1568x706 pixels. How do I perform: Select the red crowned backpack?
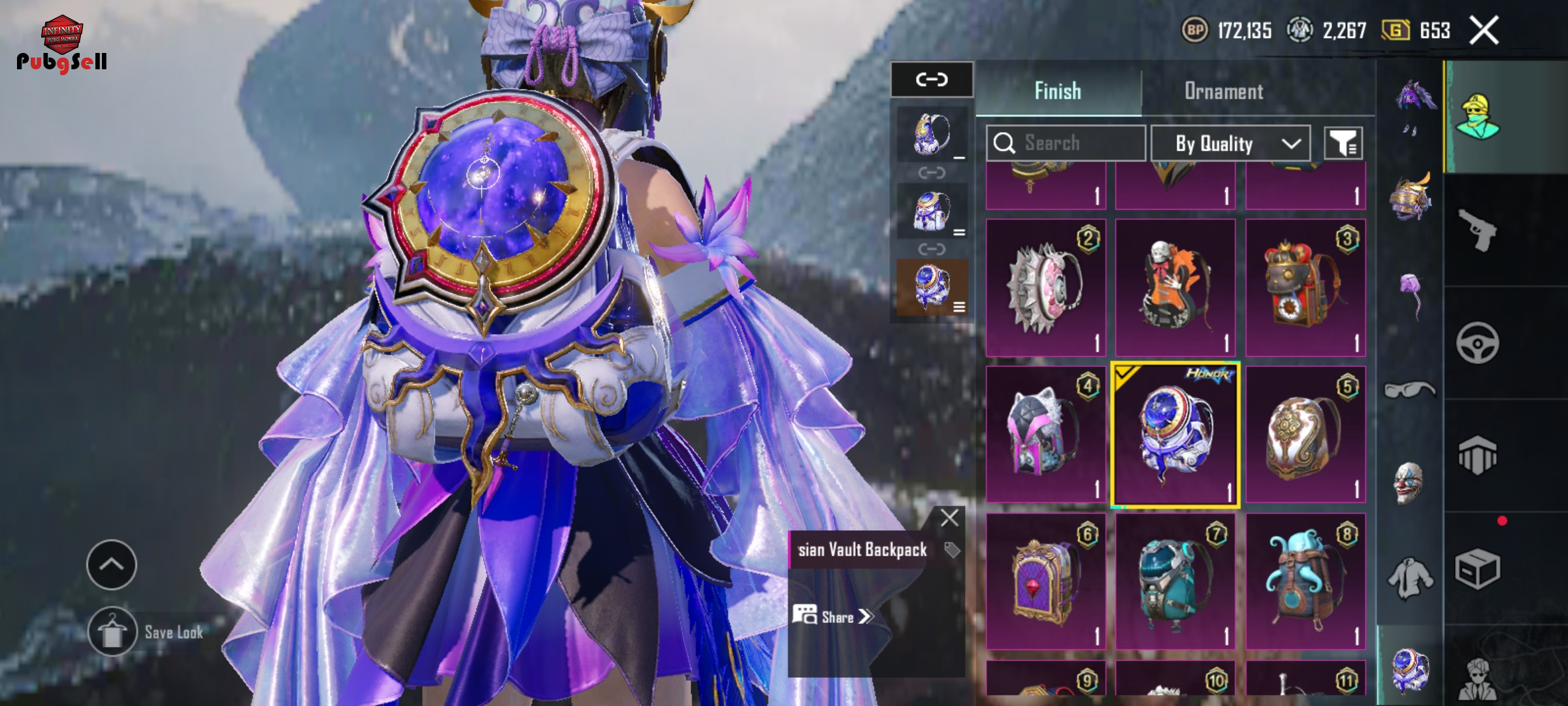point(1305,288)
